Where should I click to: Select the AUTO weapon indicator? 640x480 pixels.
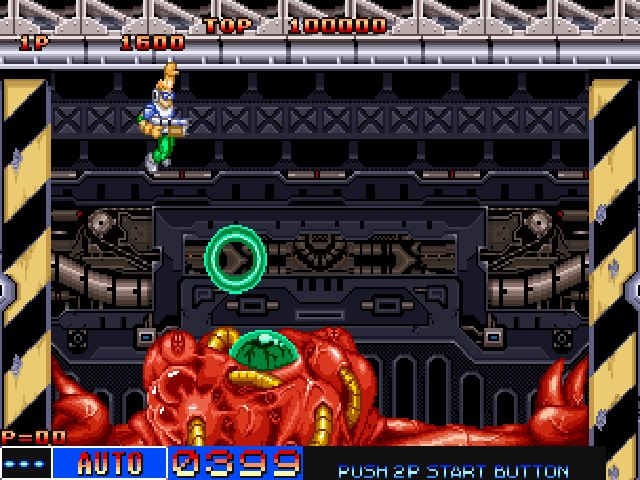click(109, 464)
